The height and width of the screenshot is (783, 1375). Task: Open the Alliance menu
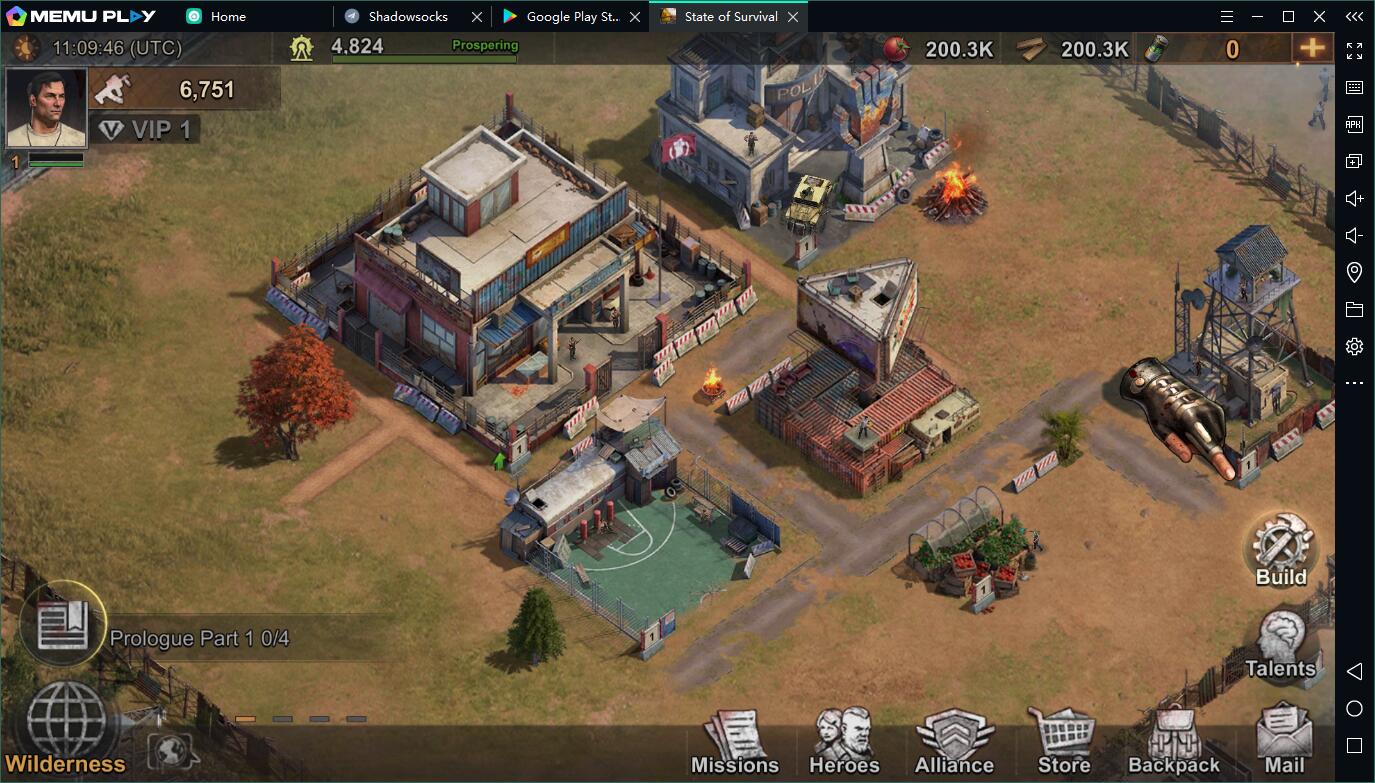954,743
